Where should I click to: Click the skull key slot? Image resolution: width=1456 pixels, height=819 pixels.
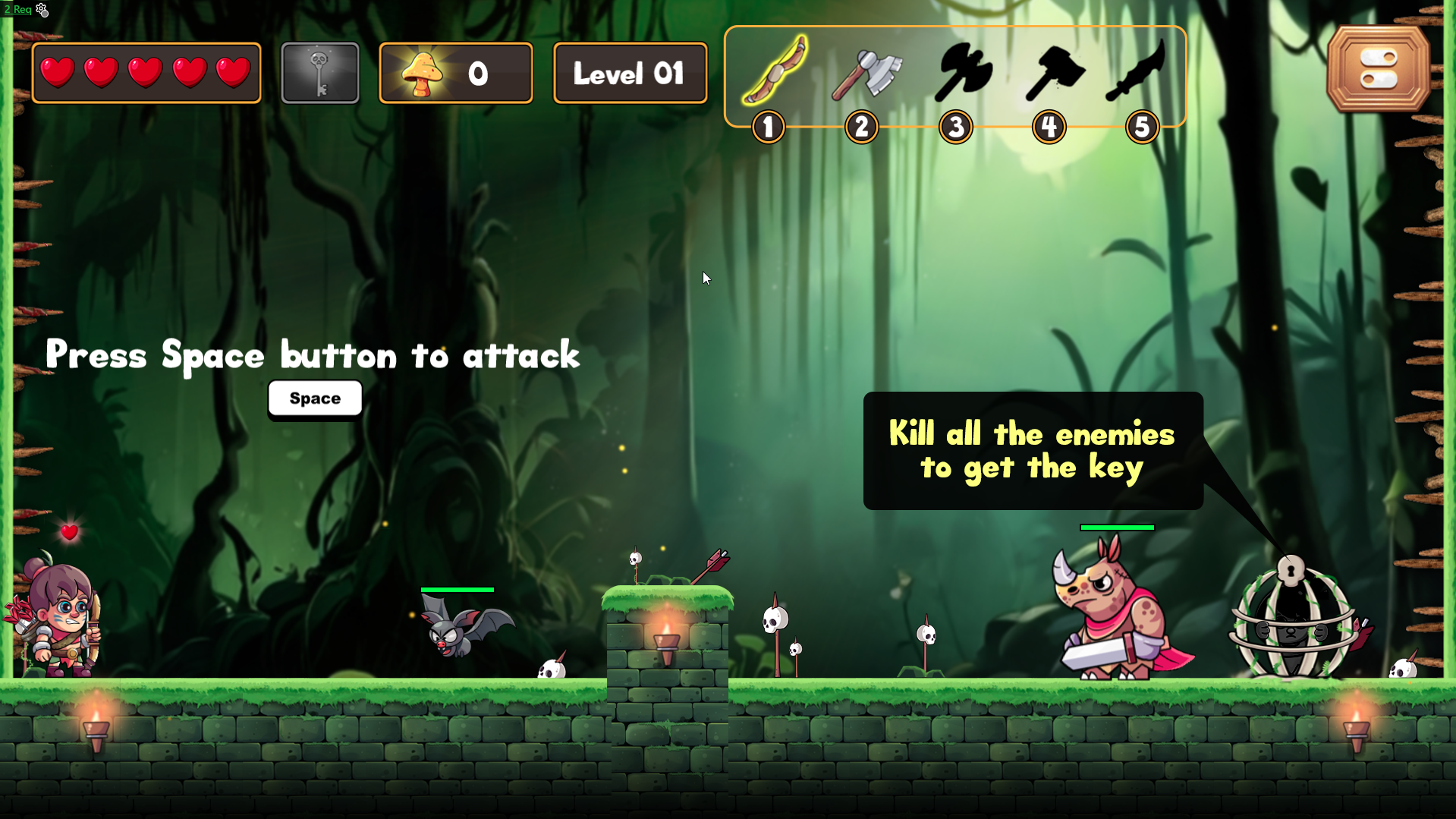320,73
